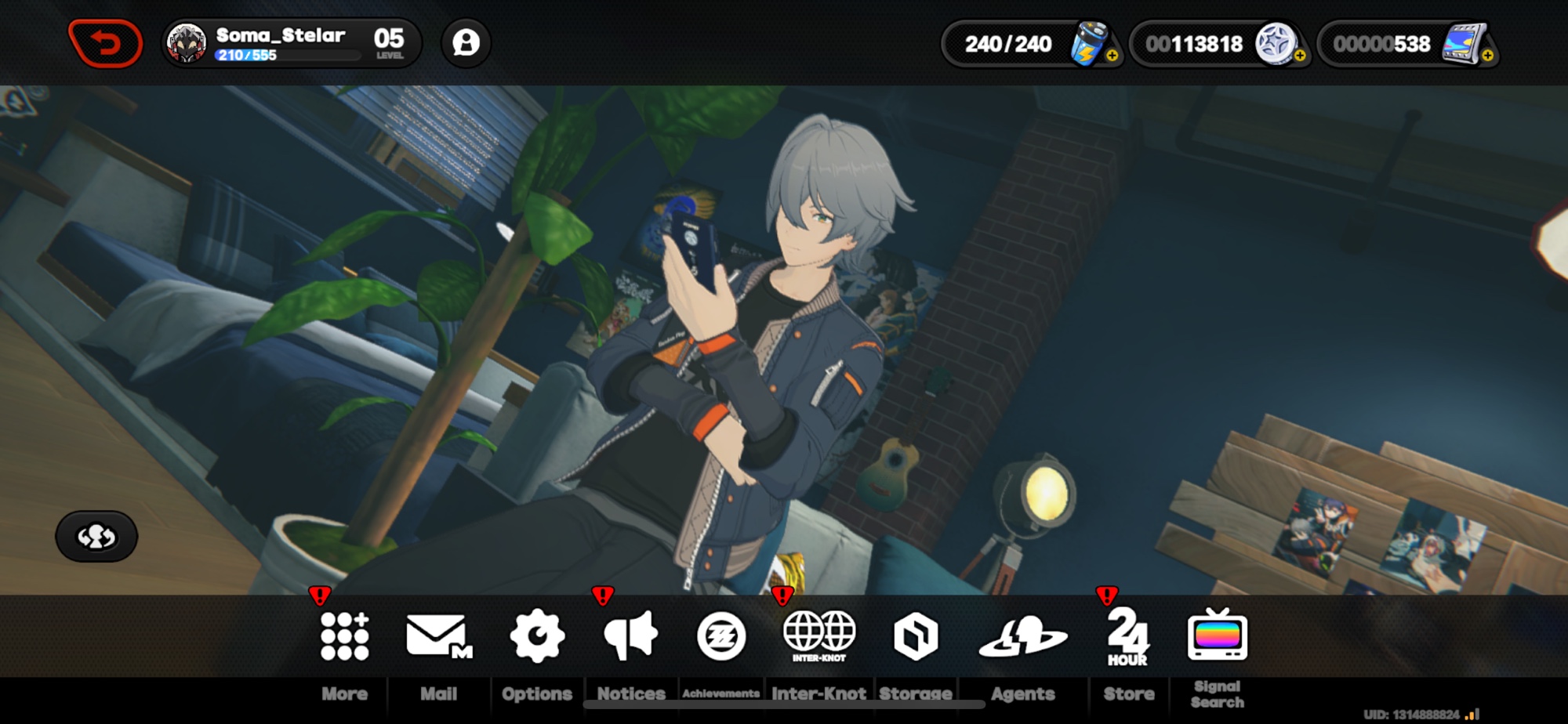Add Dennies currency via coin plus button

pyautogui.click(x=1300, y=56)
